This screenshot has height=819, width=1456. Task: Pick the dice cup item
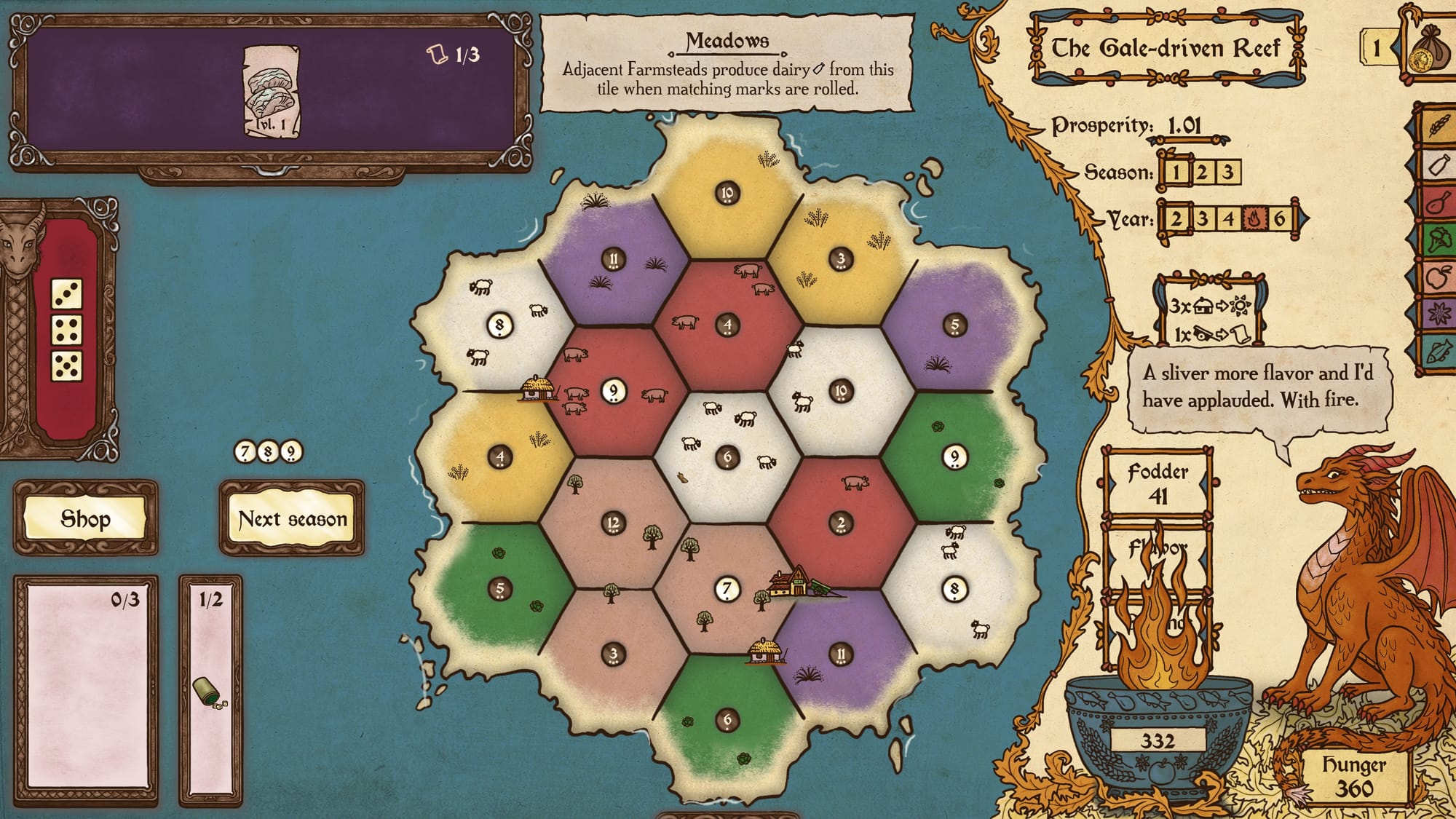207,692
